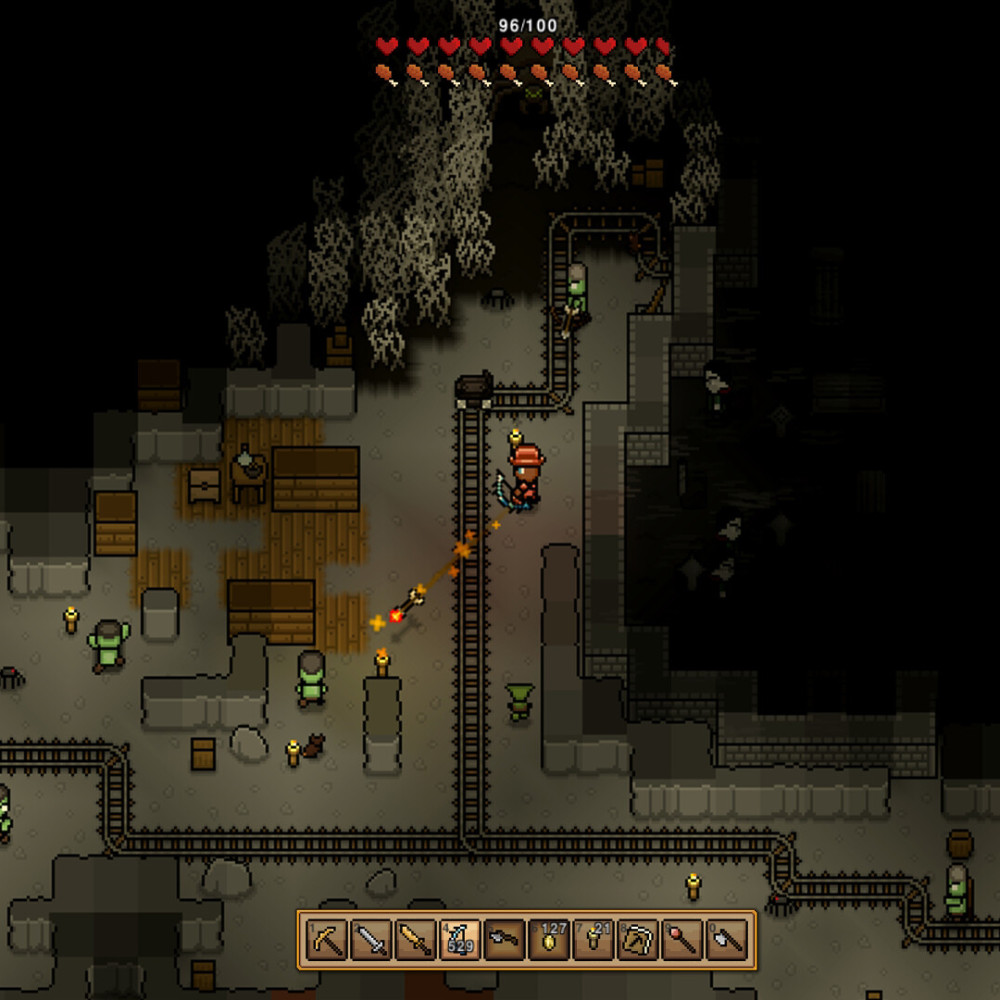Viewport: 1000px width, 1000px height.
Task: Pick the torch stack of 21
Action: tap(594, 940)
